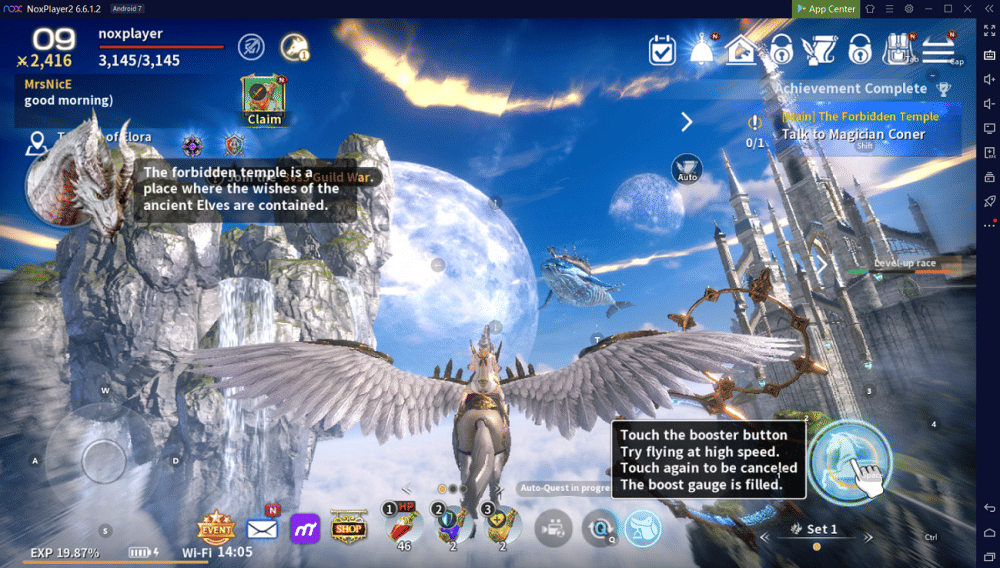Viewport: 1000px width, 568px height.
Task: Open the daily checklist calendar icon
Action: pyautogui.click(x=663, y=49)
